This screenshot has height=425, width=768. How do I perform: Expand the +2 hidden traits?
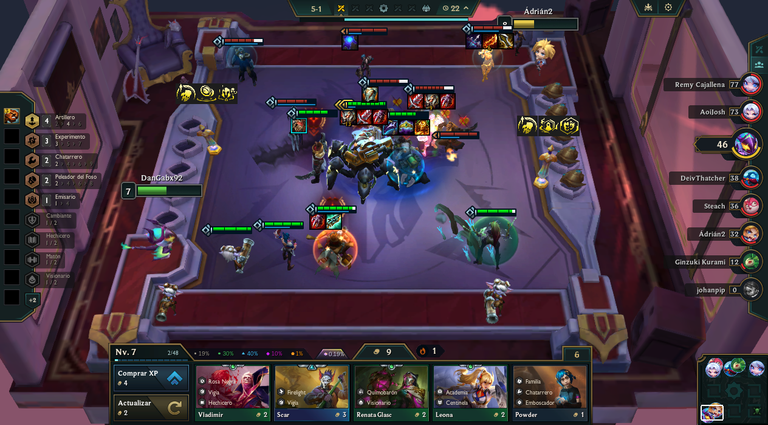(x=32, y=299)
